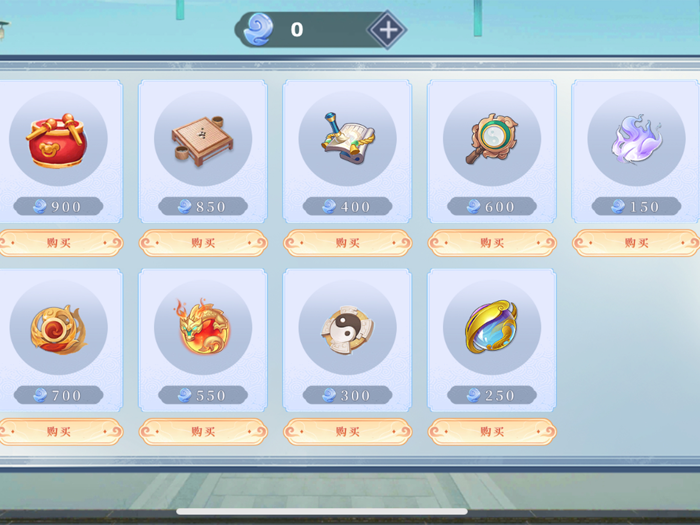The height and width of the screenshot is (525, 700).
Task: View the yin-yang disc item
Action: pyautogui.click(x=347, y=327)
